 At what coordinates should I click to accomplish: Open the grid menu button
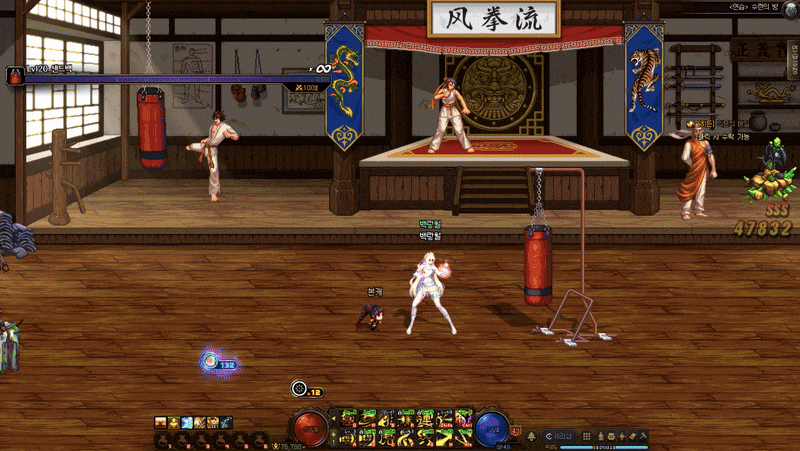[587, 436]
